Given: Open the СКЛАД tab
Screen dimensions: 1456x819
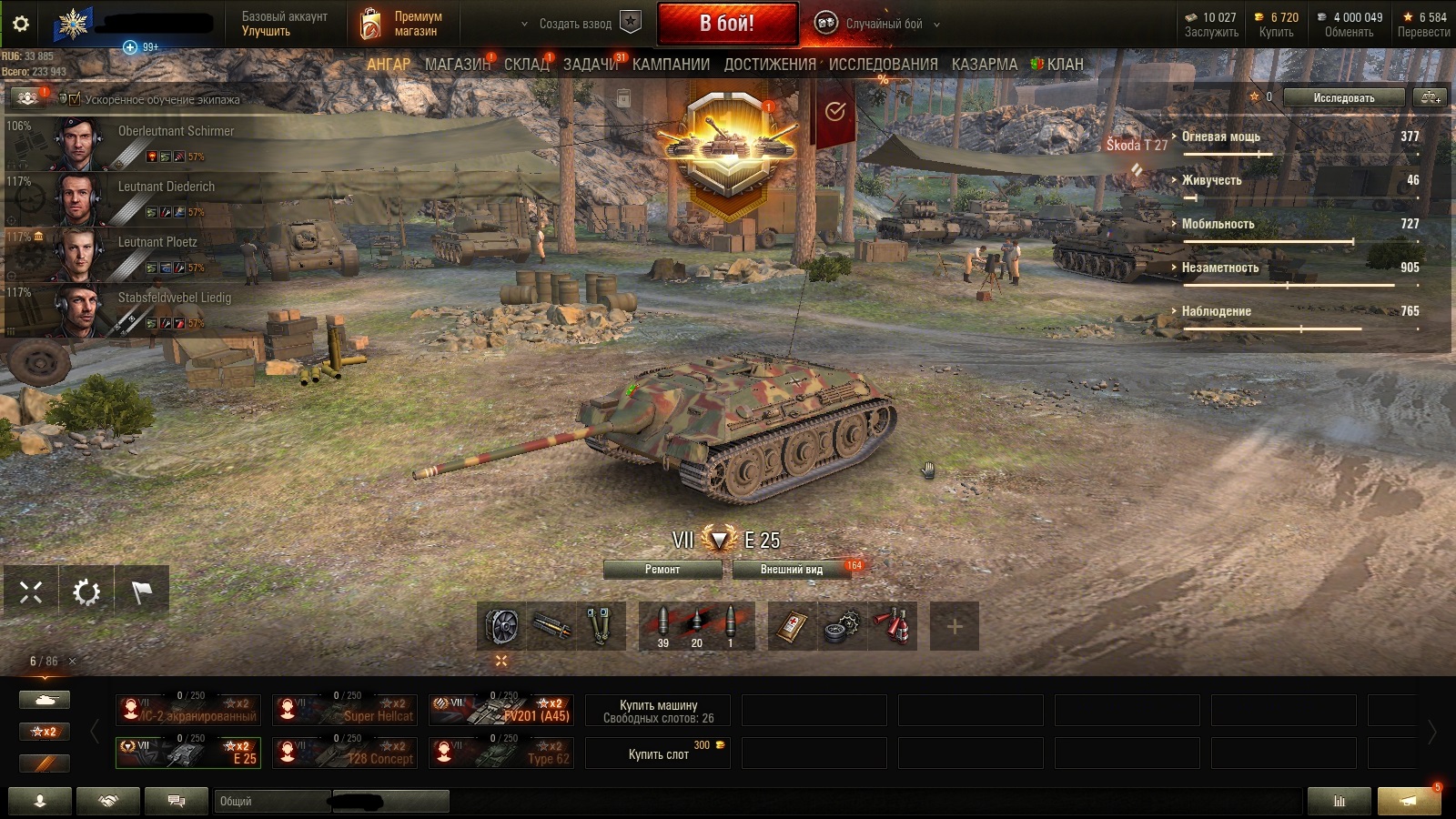Looking at the screenshot, I should [527, 65].
